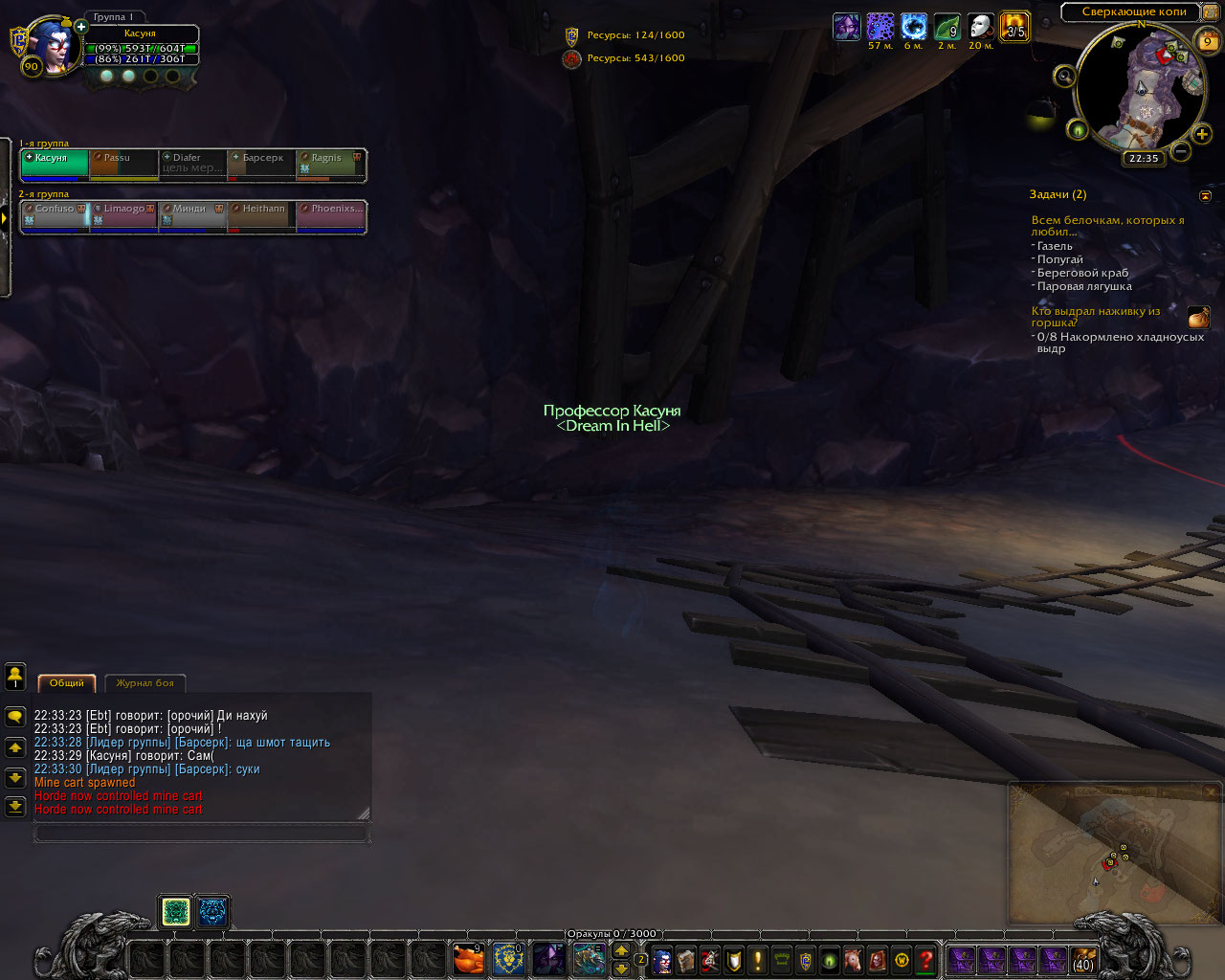Select Passu in the raid frames
This screenshot has width=1225, height=980.
pyautogui.click(x=123, y=164)
